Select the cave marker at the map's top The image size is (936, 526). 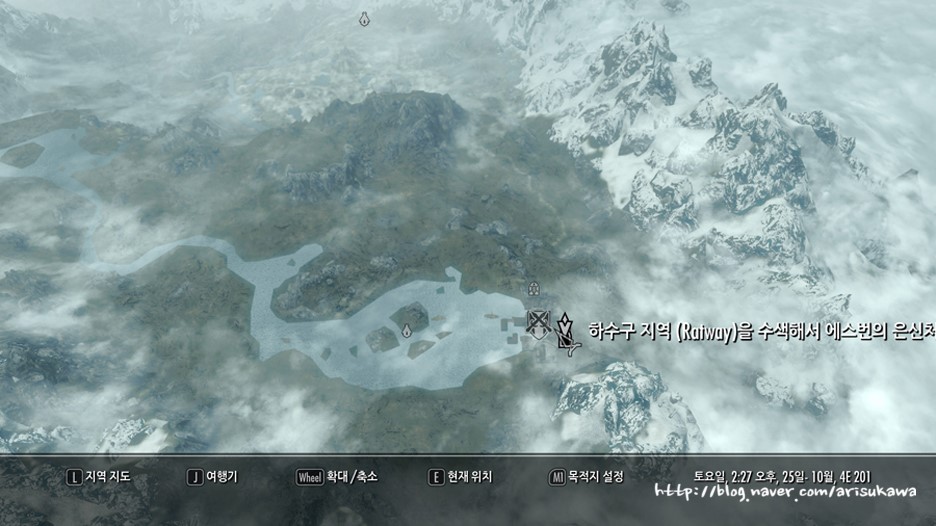point(364,19)
